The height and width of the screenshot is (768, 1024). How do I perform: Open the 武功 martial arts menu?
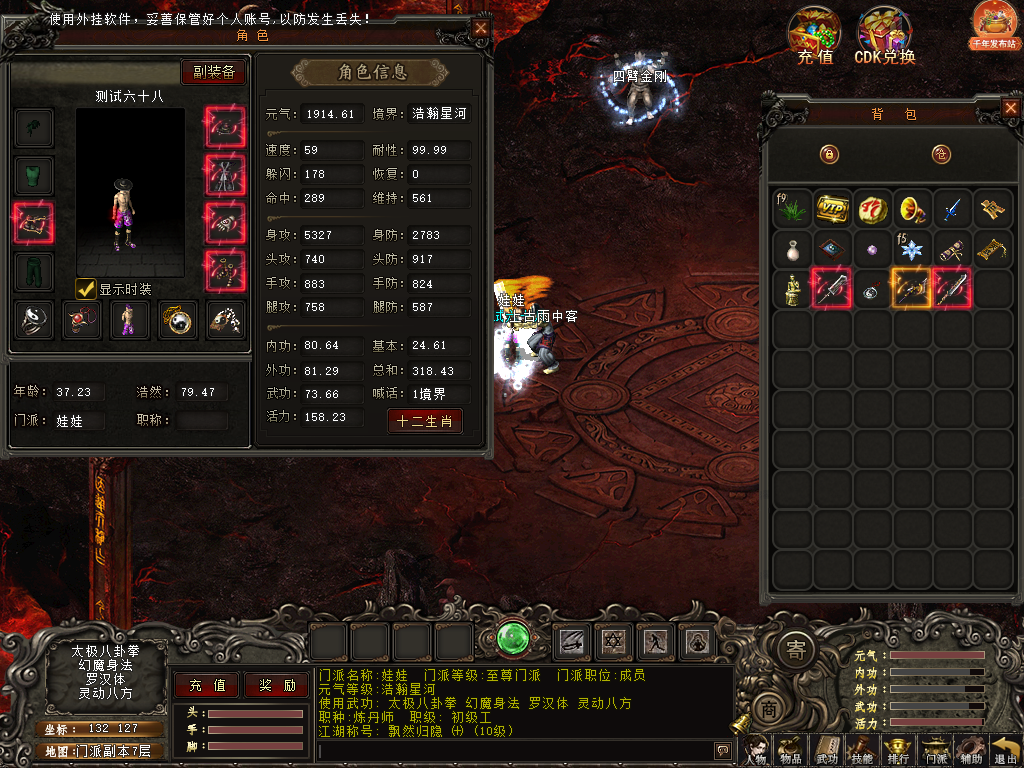click(827, 750)
